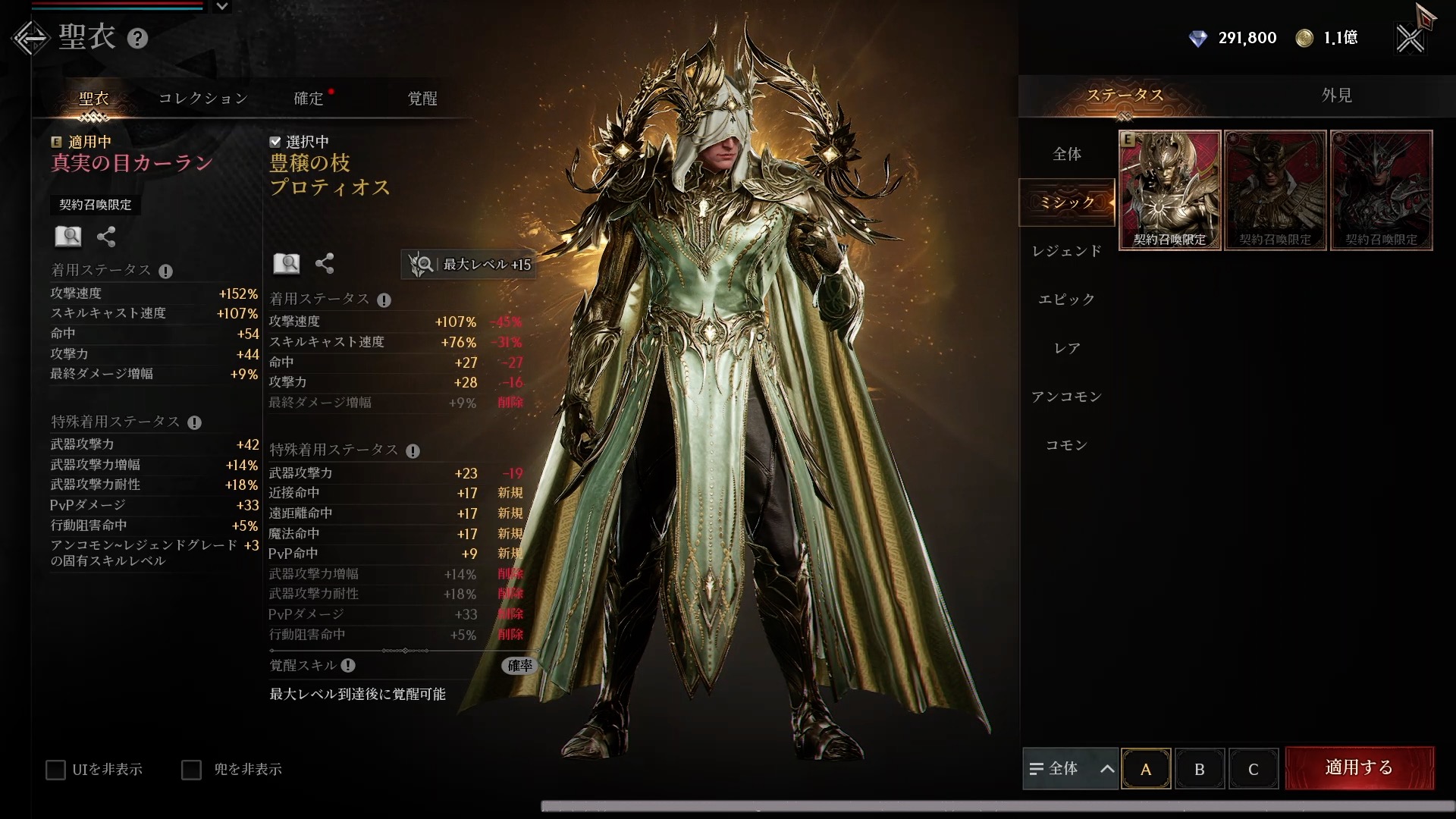The image size is (1456, 819).
Task: Filter by レア rarity
Action: (x=1067, y=348)
